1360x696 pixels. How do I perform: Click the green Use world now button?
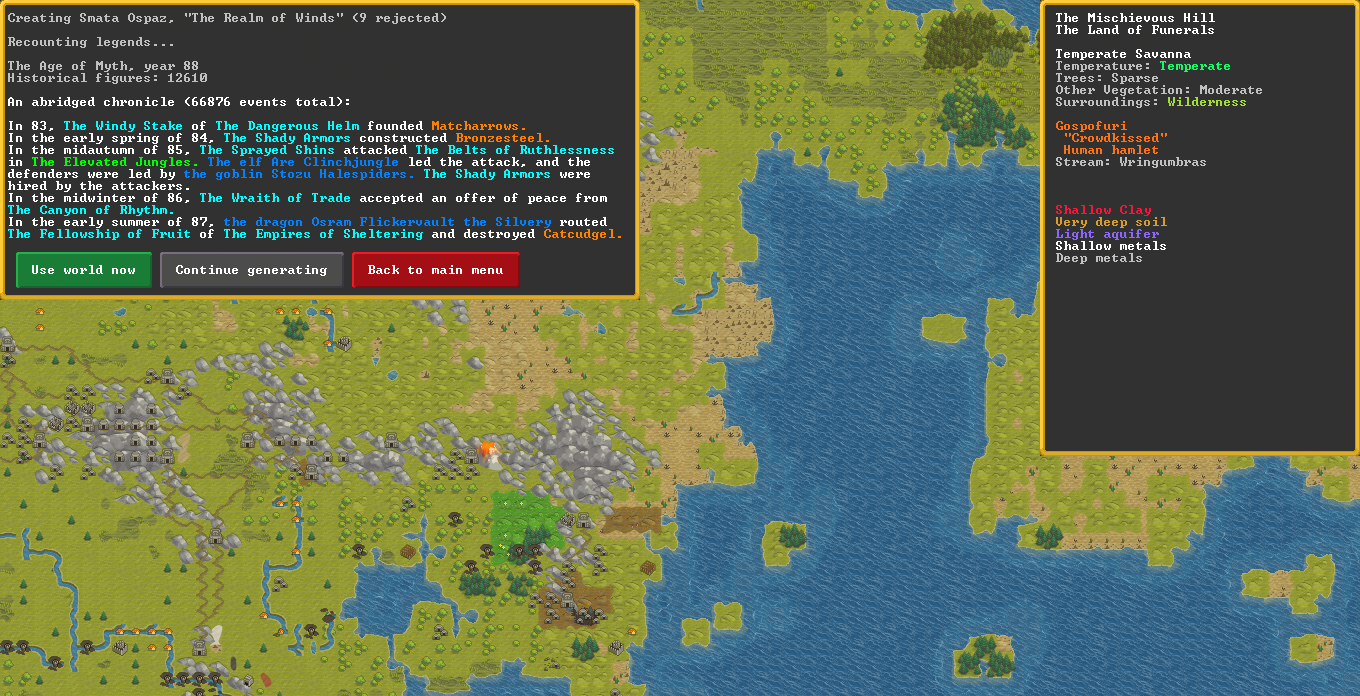click(84, 270)
